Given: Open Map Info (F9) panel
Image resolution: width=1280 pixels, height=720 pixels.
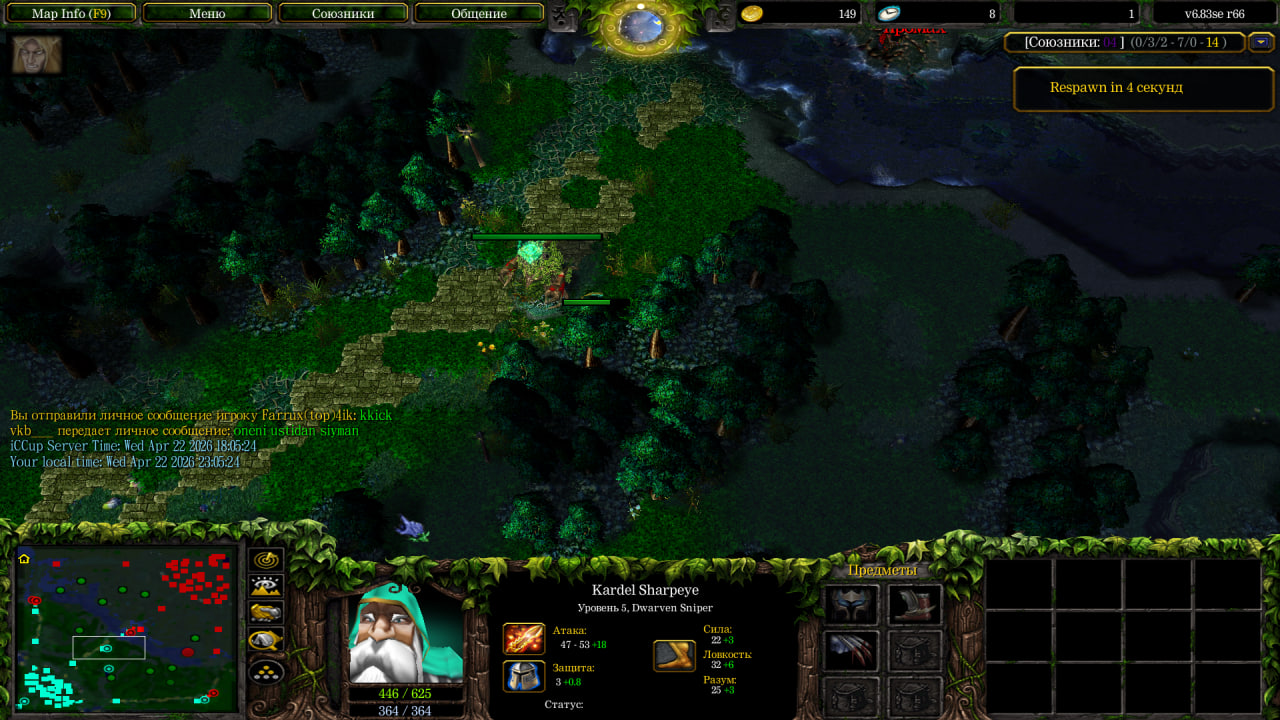Looking at the screenshot, I should [x=70, y=14].
